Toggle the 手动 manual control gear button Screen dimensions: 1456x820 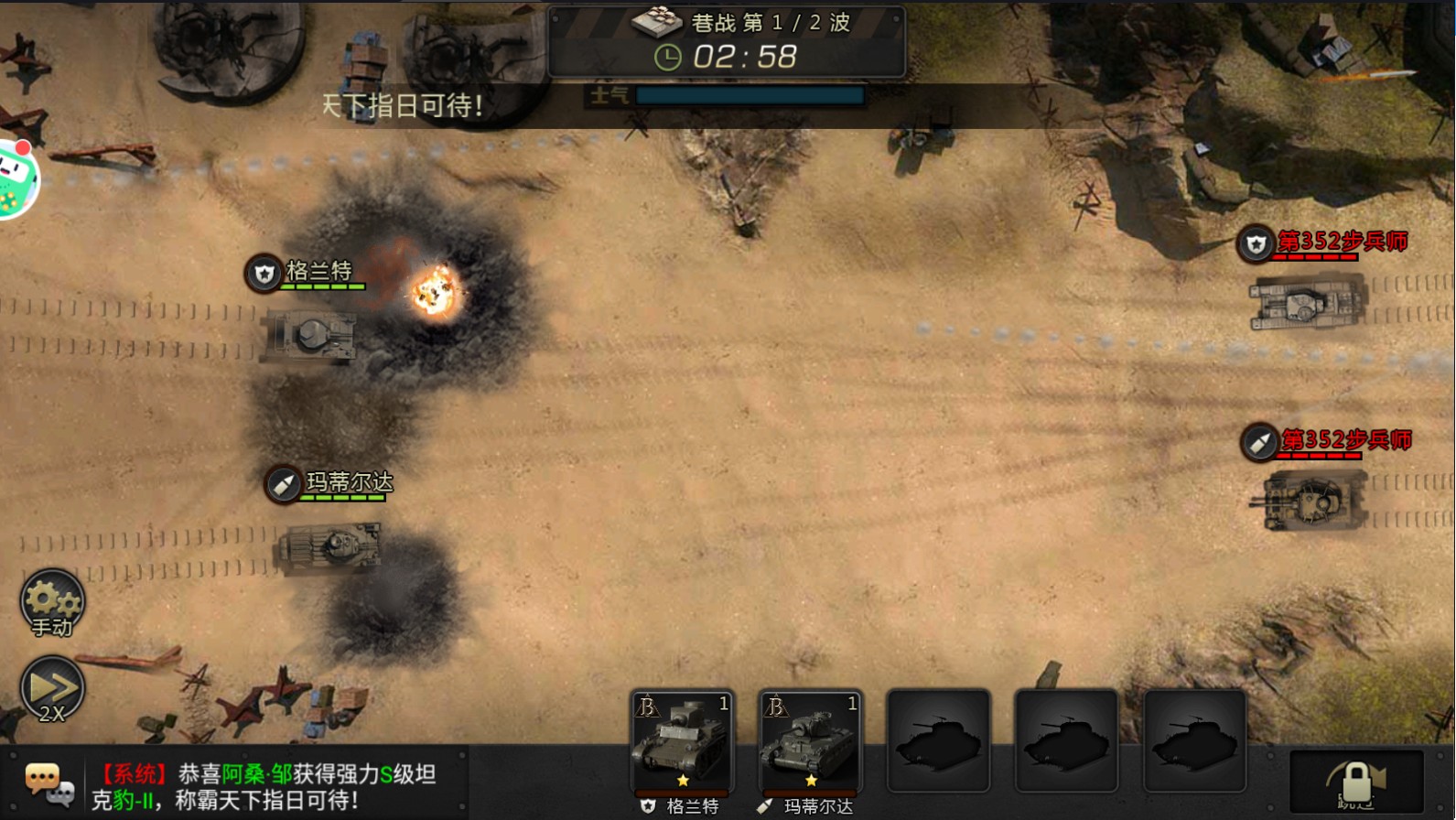click(52, 603)
